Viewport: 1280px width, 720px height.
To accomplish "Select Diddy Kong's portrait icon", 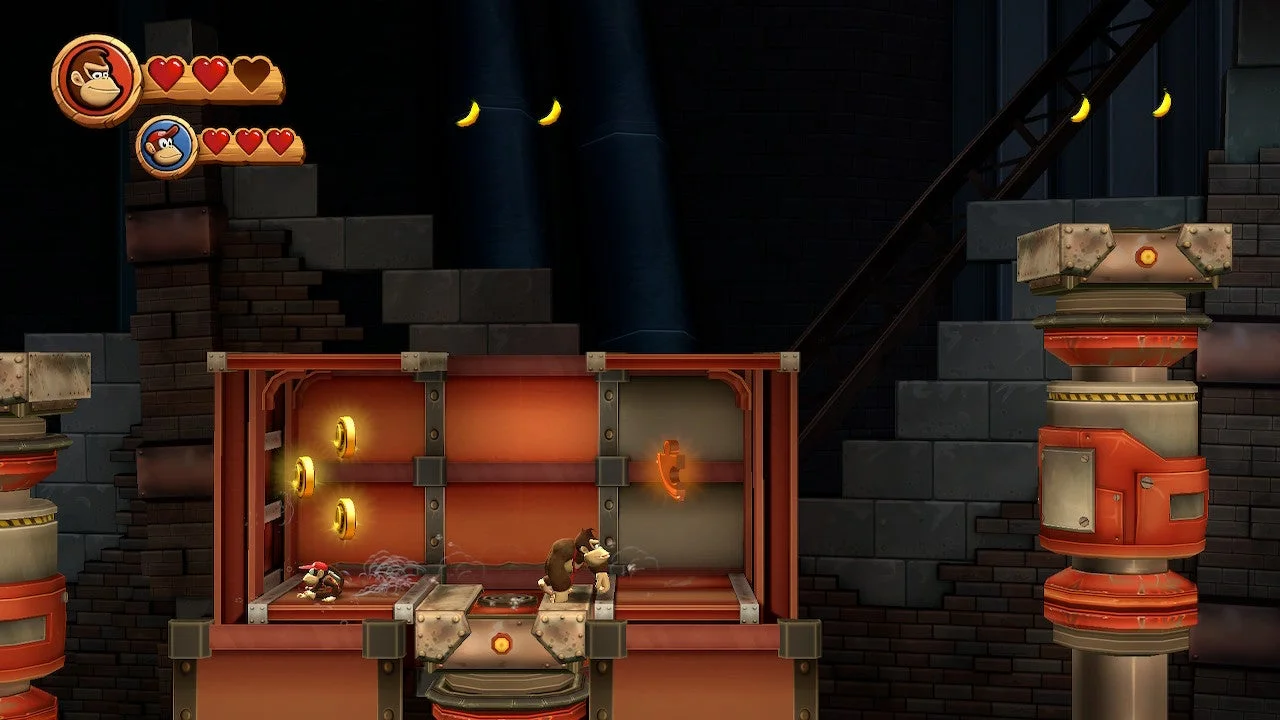I will click(167, 146).
